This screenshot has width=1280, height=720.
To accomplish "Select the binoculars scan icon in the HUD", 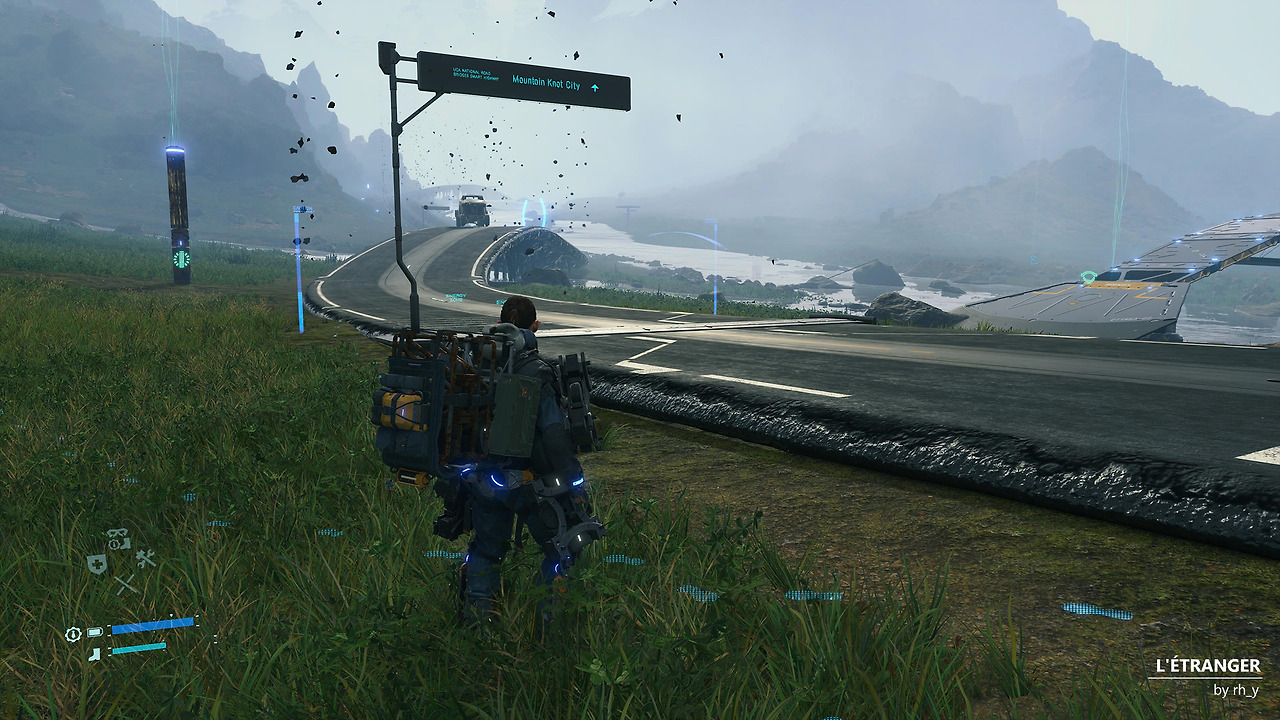I will coord(116,533).
